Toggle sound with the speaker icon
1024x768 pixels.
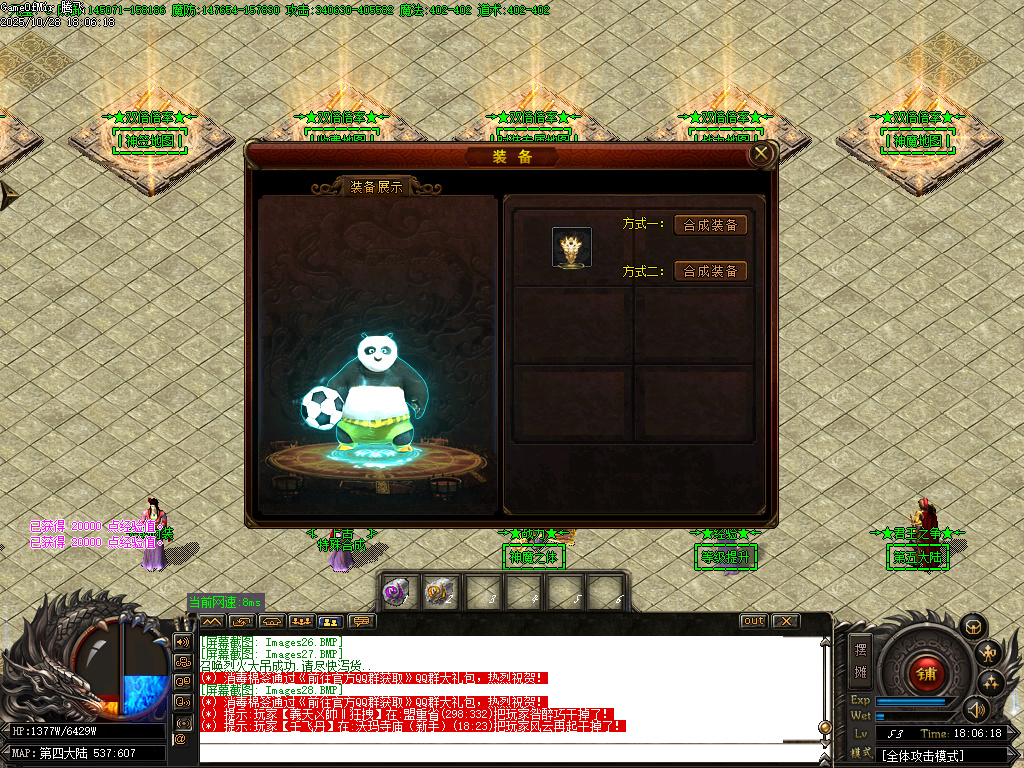coord(976,710)
